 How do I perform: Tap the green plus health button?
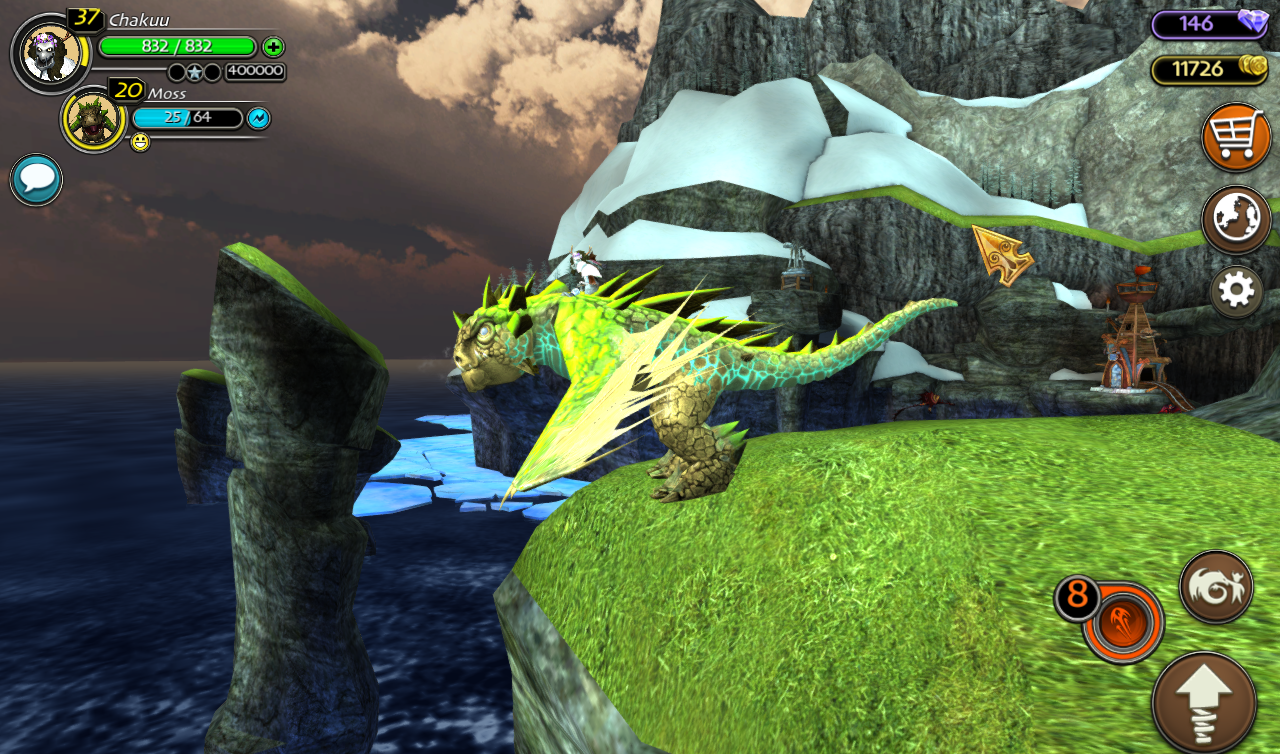pyautogui.click(x=273, y=46)
